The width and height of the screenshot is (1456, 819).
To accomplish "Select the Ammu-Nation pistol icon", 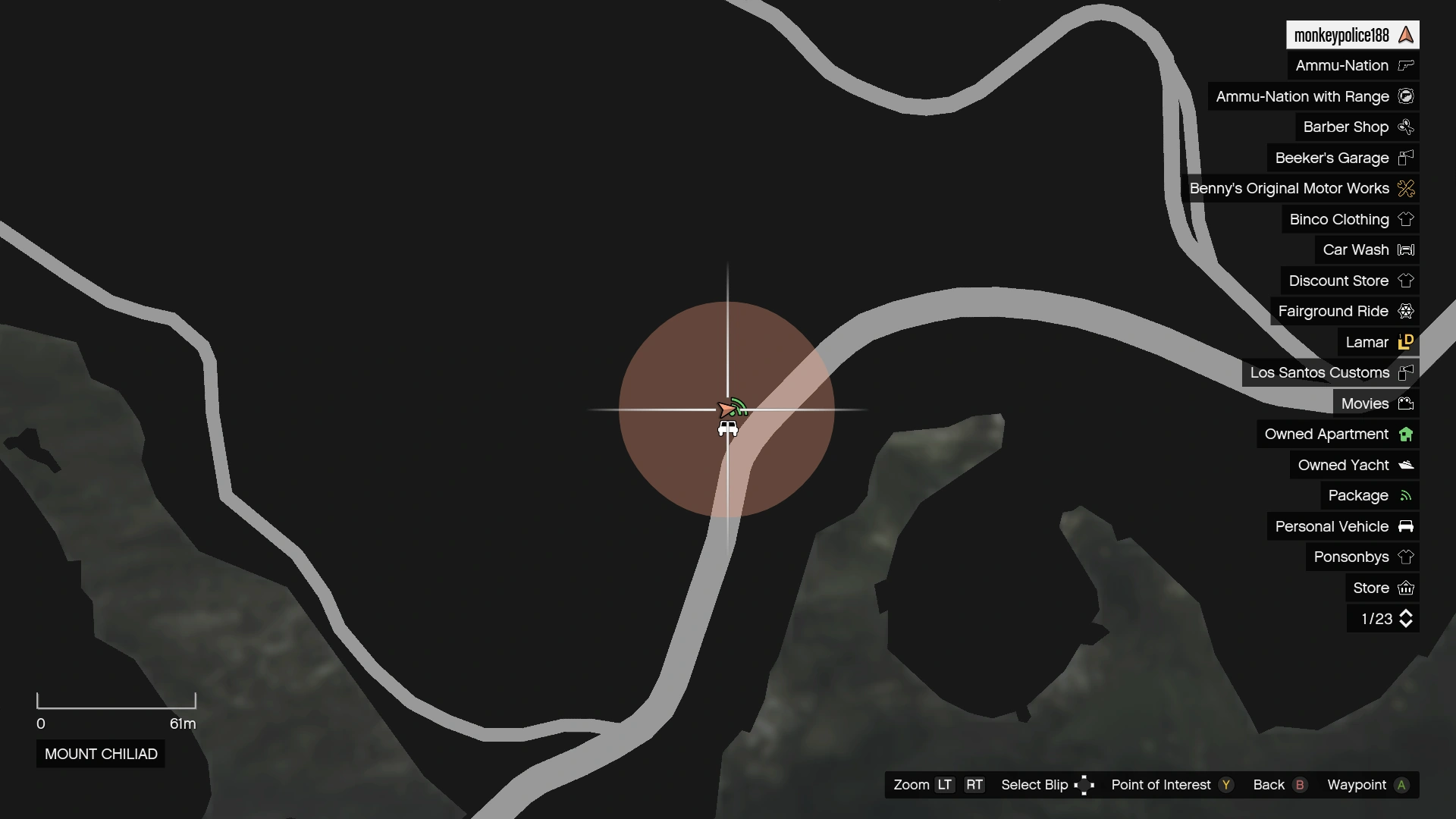I will pos(1407,65).
